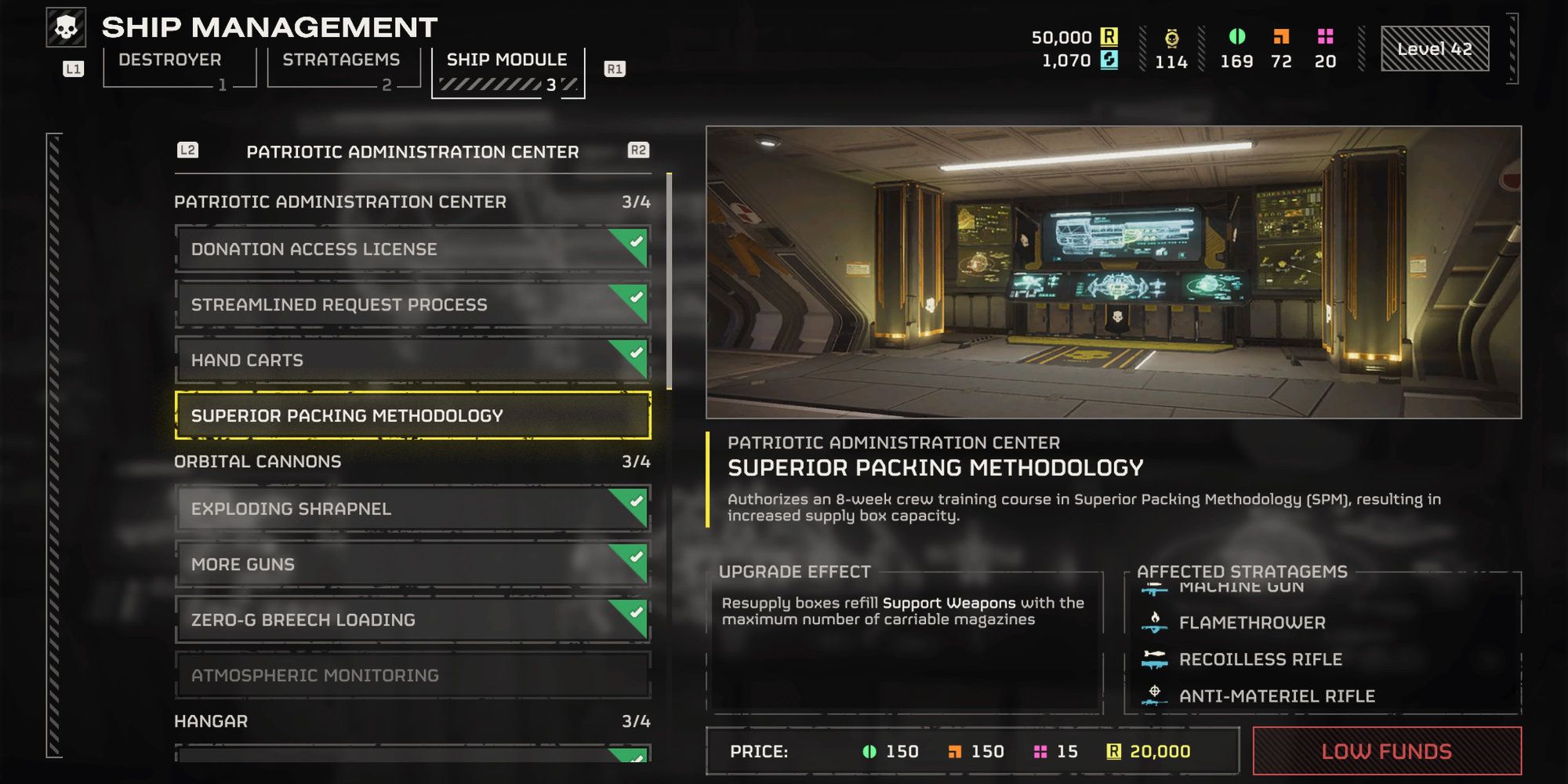Select Zero-G Breech Loading upgrade
The width and height of the screenshot is (1568, 784).
click(412, 620)
